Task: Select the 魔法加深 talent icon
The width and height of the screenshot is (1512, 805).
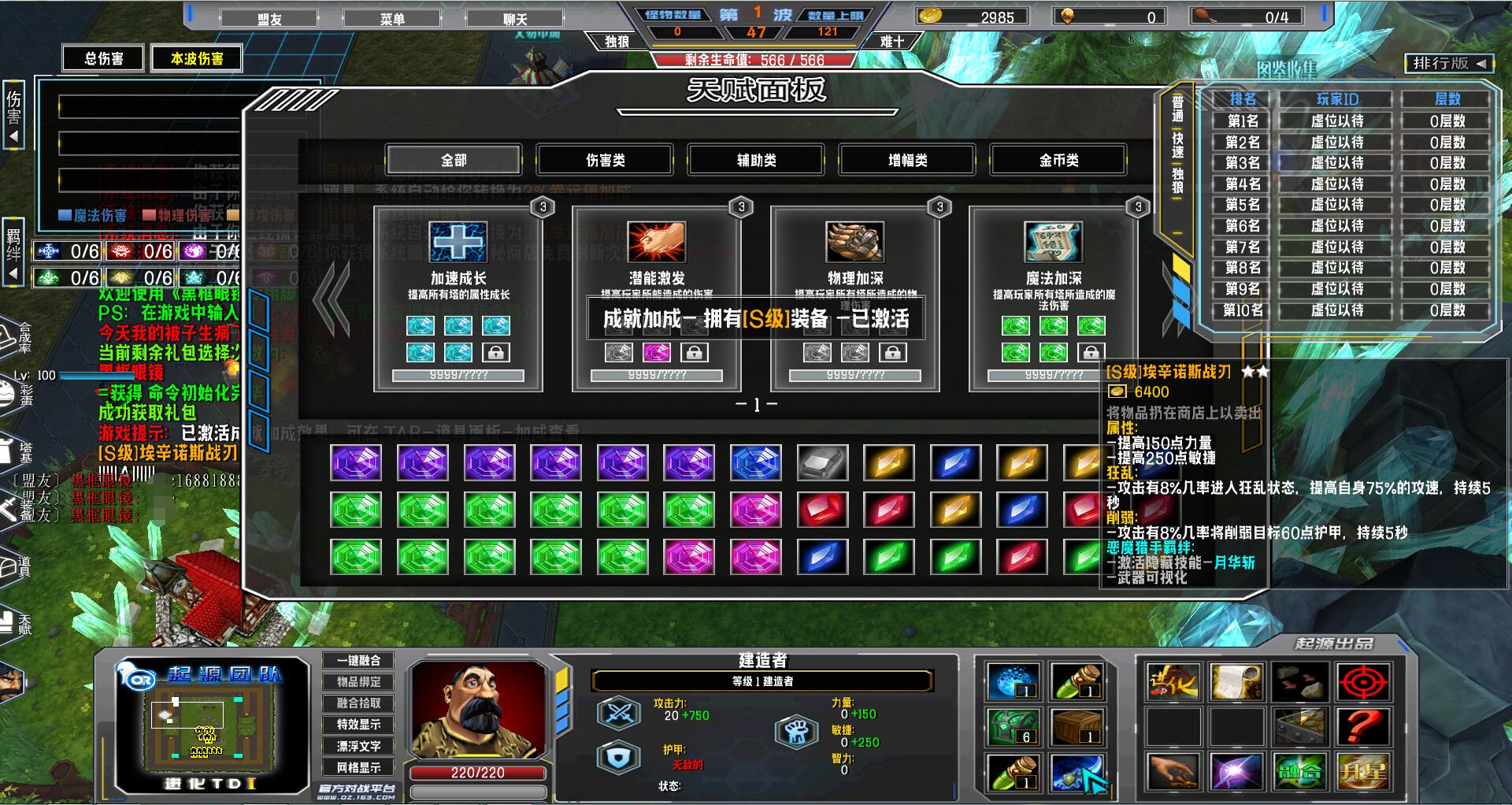Action: 1054,242
